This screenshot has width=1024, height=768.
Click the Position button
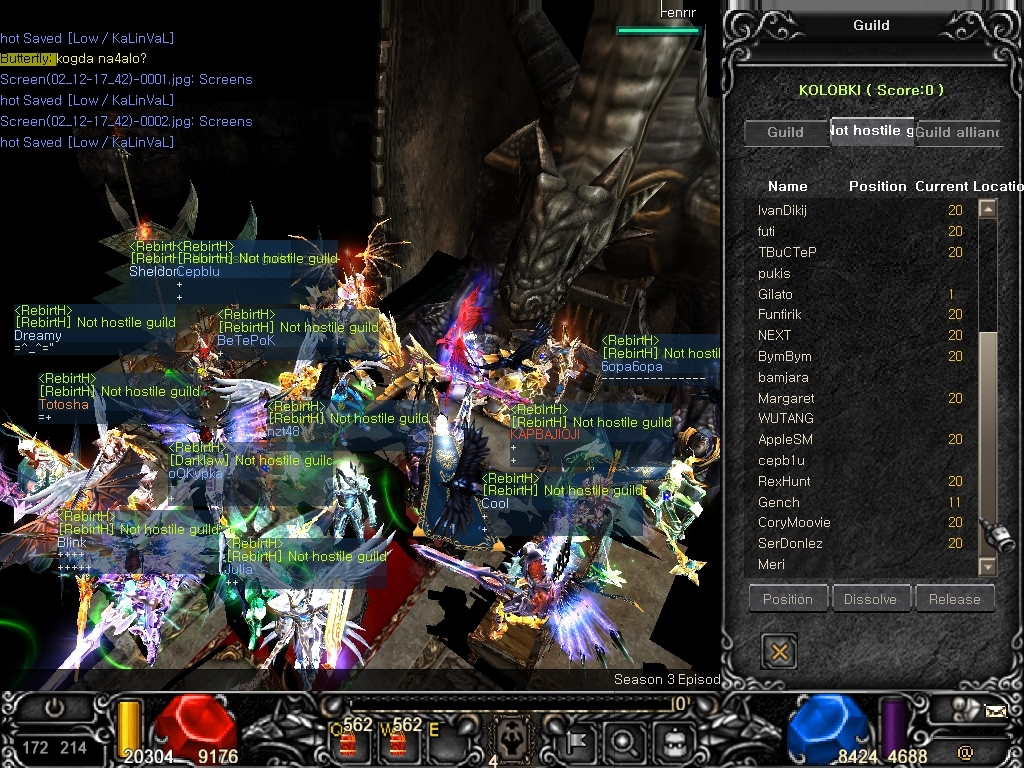click(x=788, y=599)
